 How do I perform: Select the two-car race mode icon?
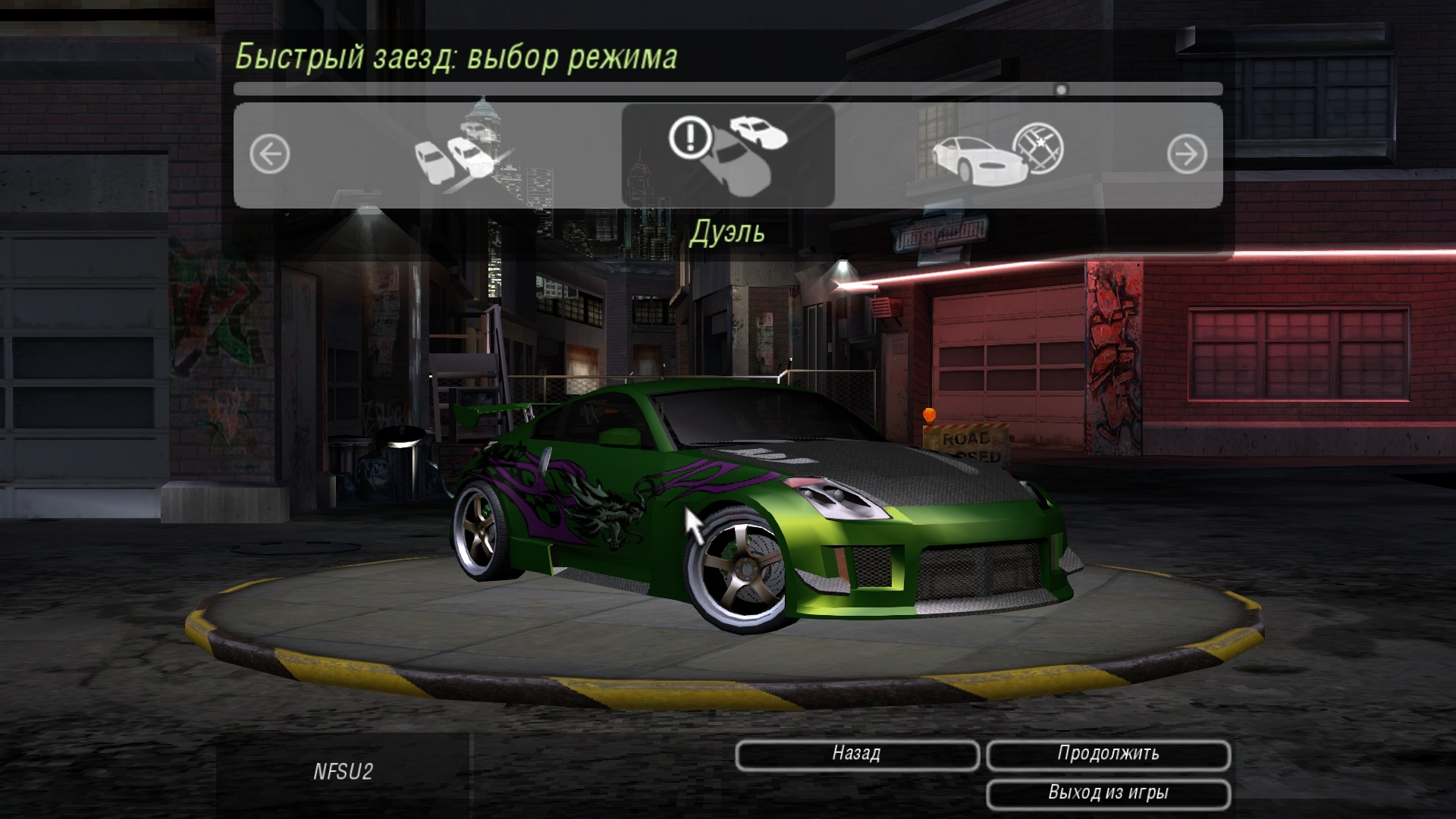pos(457,155)
